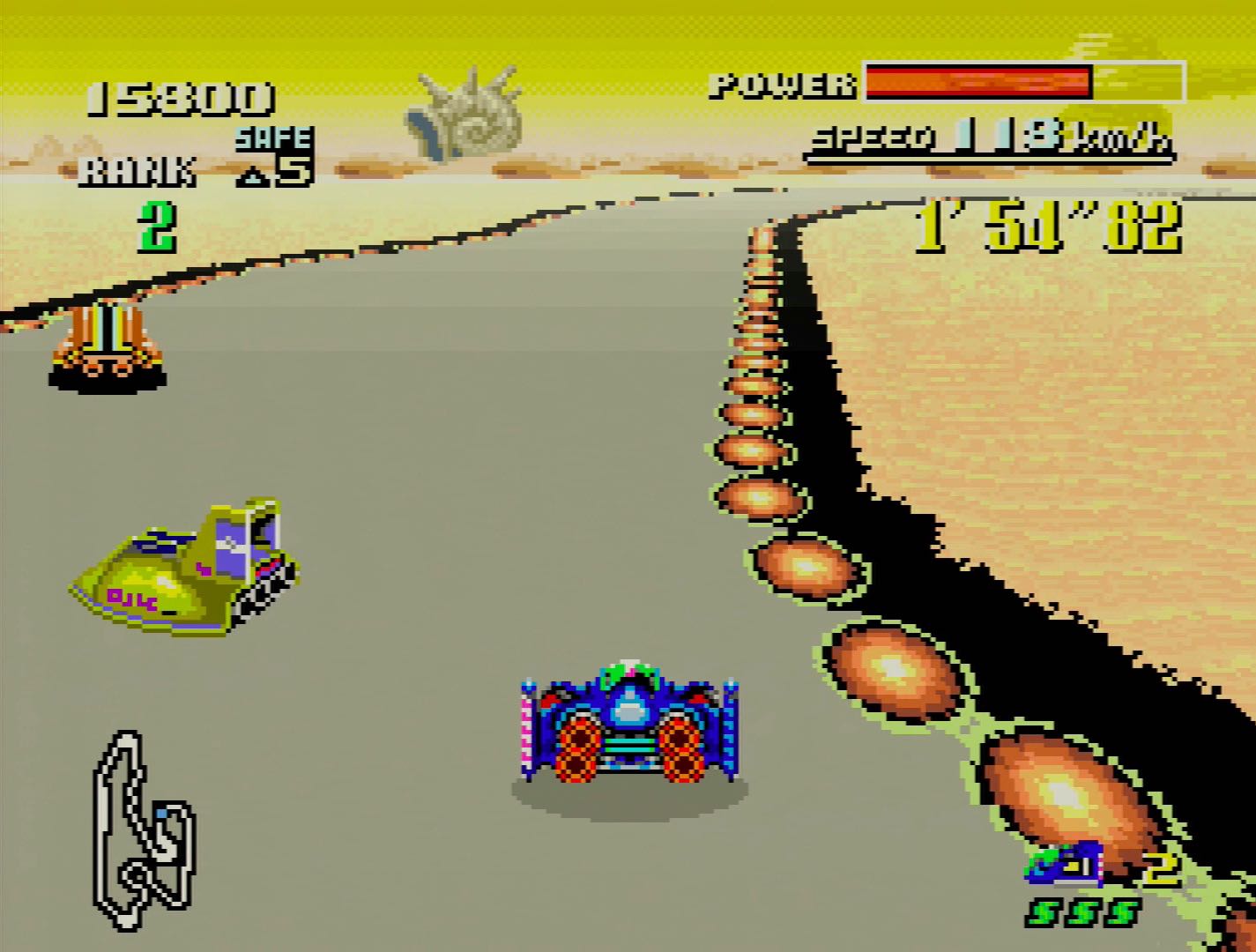Activate the green super jet boost icons
The width and height of the screenshot is (1256, 952).
click(x=1082, y=912)
